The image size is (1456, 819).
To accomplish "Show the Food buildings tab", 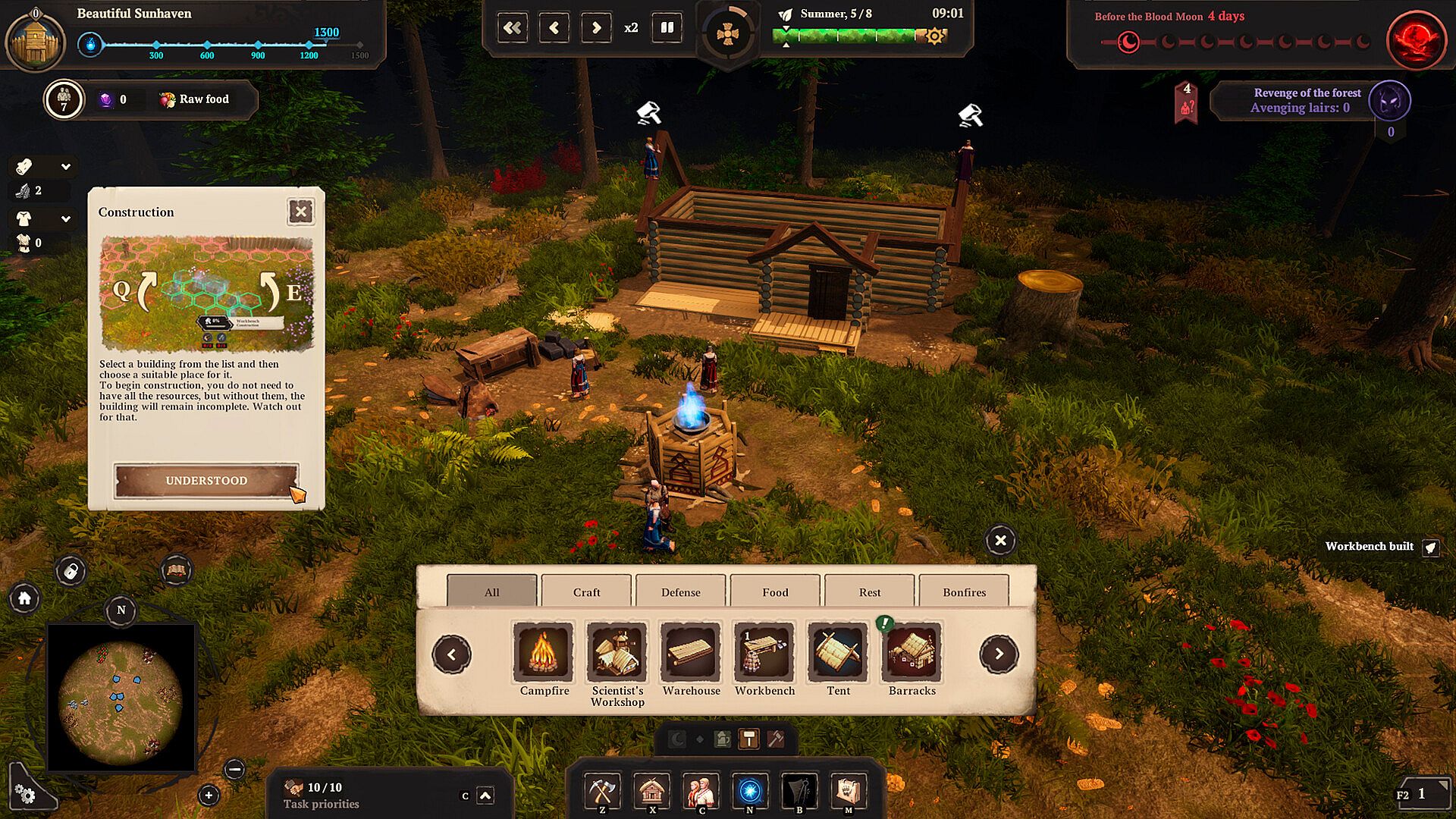I will pyautogui.click(x=775, y=591).
